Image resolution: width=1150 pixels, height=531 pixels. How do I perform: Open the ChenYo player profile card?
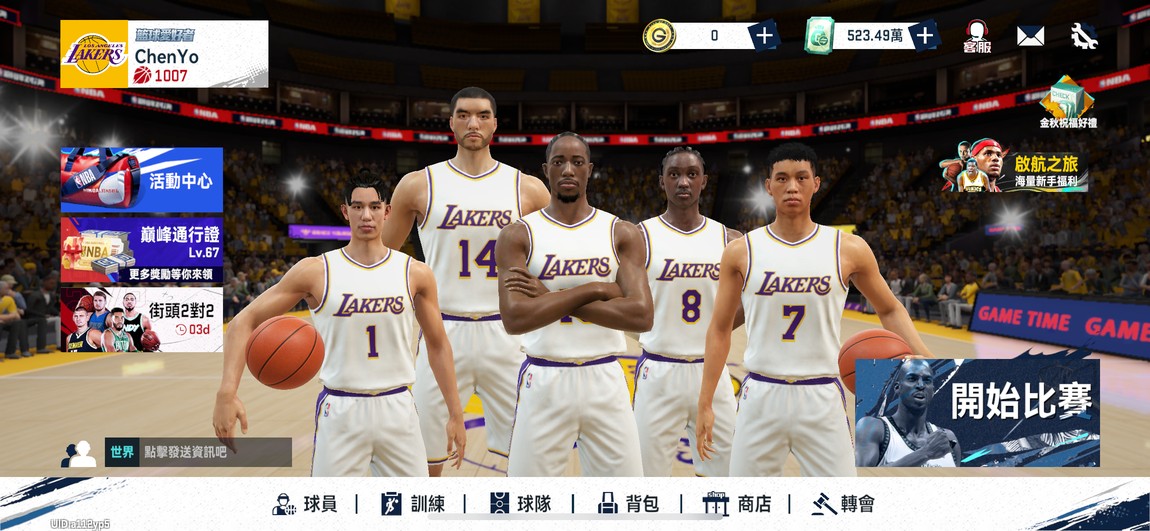tap(164, 54)
